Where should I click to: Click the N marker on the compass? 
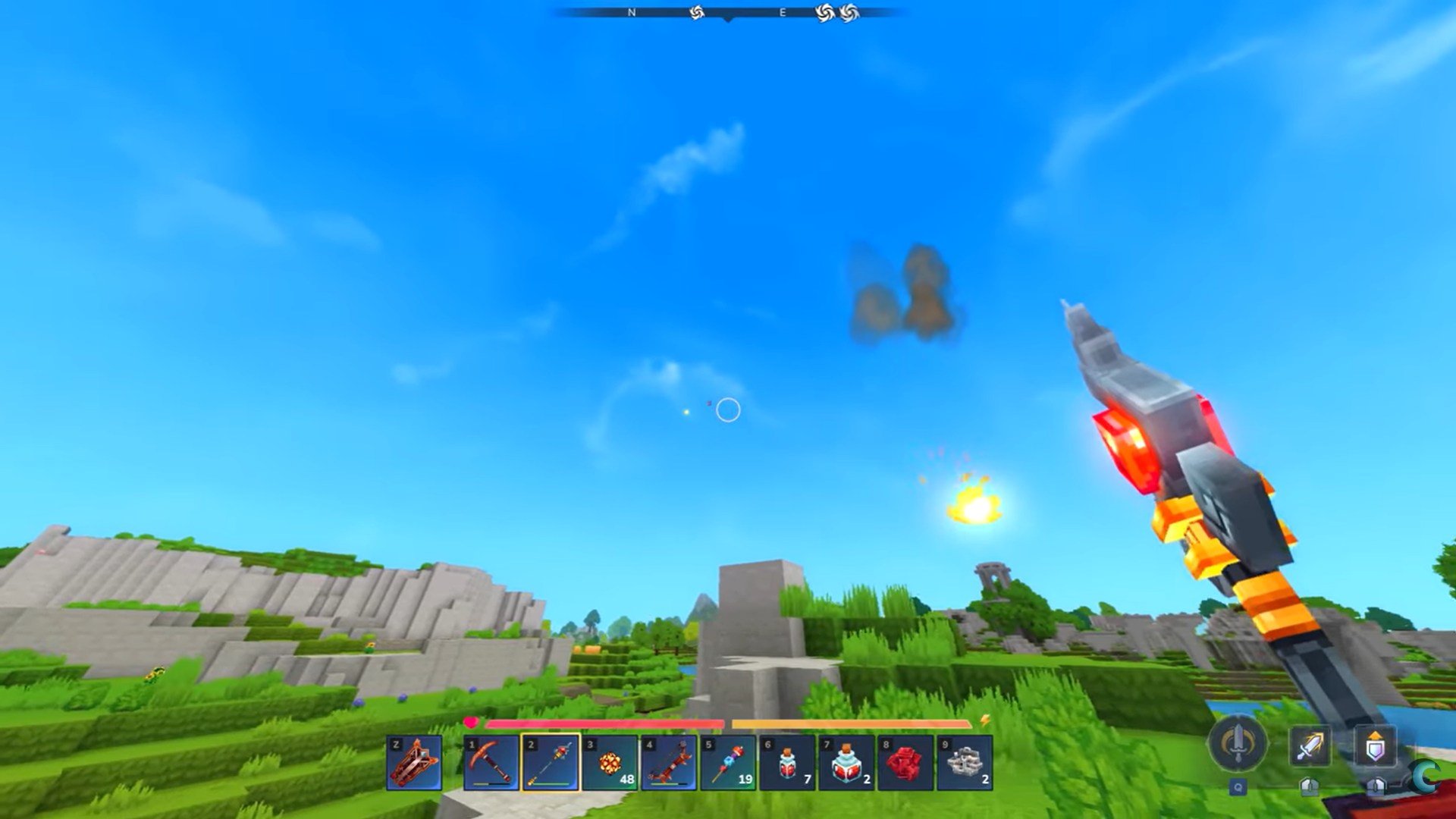pyautogui.click(x=632, y=12)
